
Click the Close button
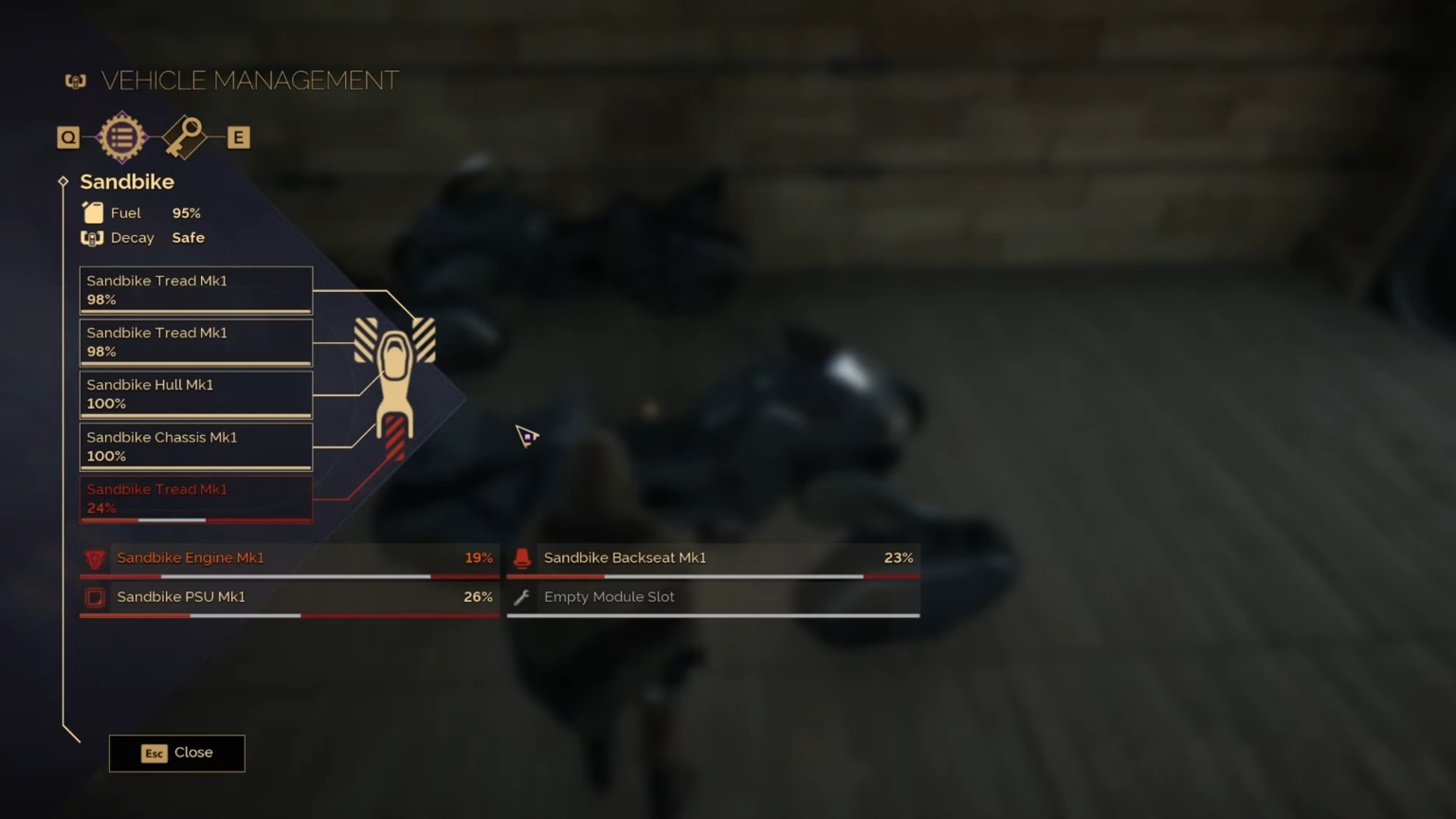click(x=176, y=752)
